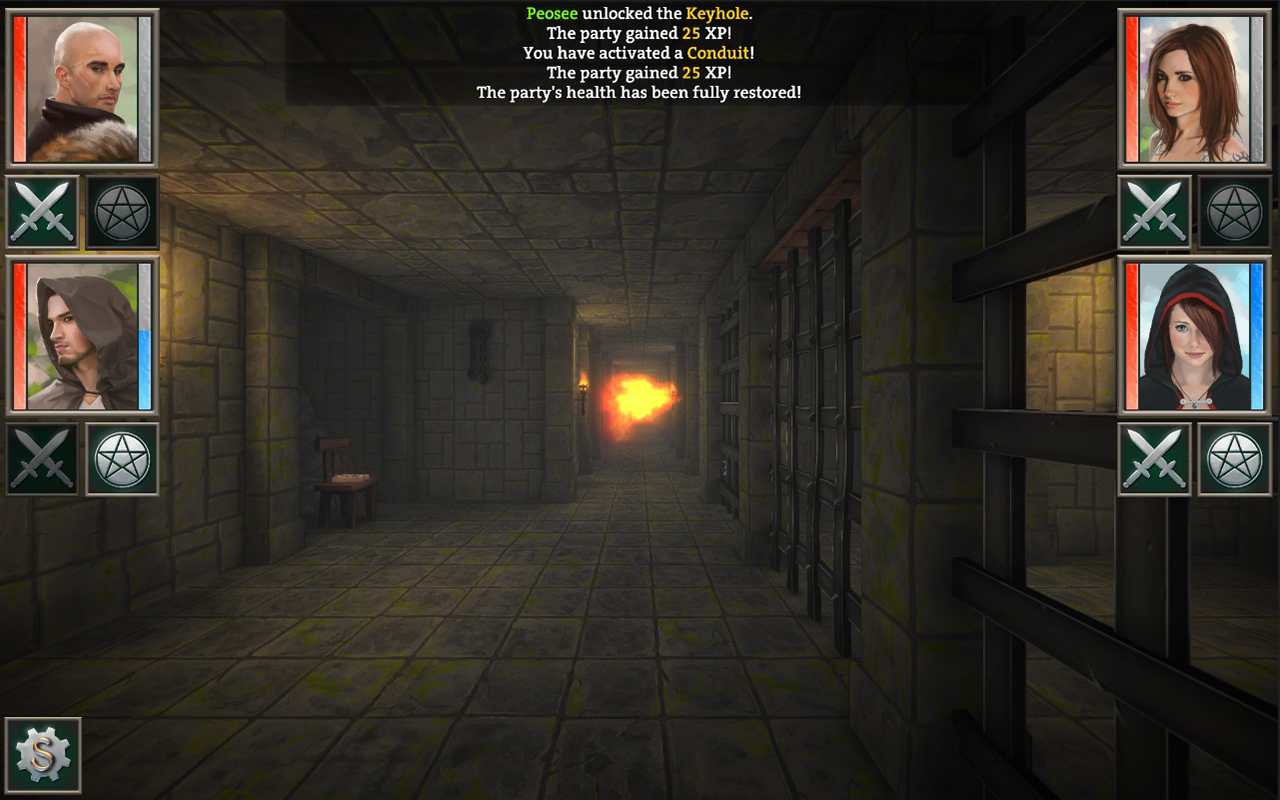Click the hooded man's portrait
This screenshot has height=800, width=1280.
coord(85,338)
